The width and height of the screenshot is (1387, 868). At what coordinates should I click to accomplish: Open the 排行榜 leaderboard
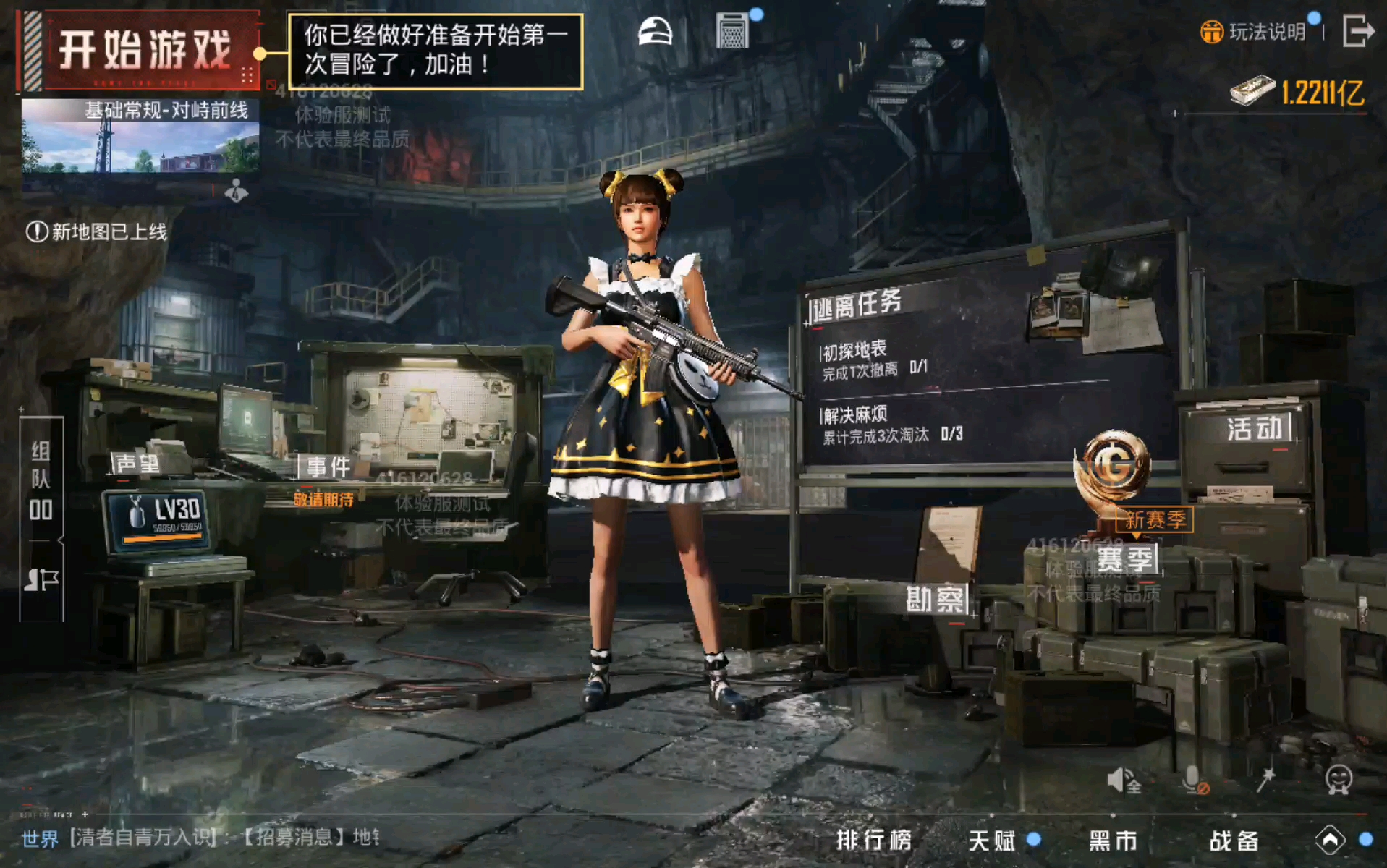point(873,840)
